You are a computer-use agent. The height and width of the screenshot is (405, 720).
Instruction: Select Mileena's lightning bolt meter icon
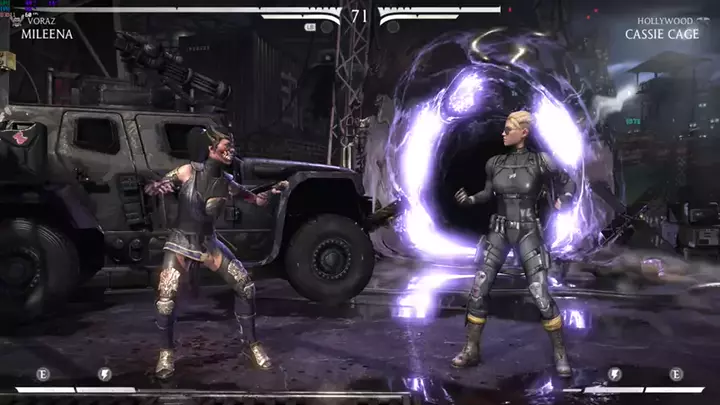[105, 374]
